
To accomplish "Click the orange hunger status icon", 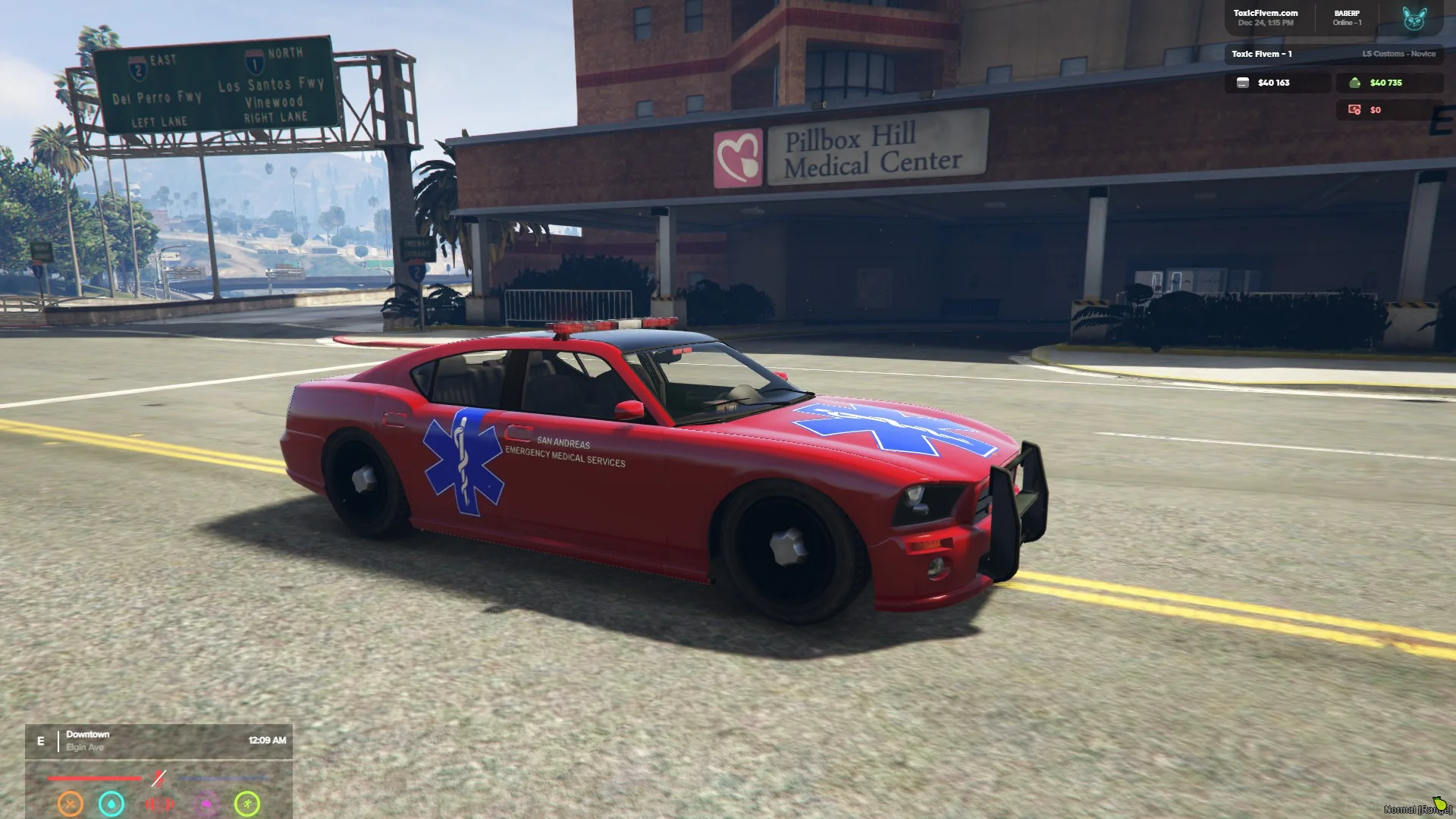I will click(71, 803).
